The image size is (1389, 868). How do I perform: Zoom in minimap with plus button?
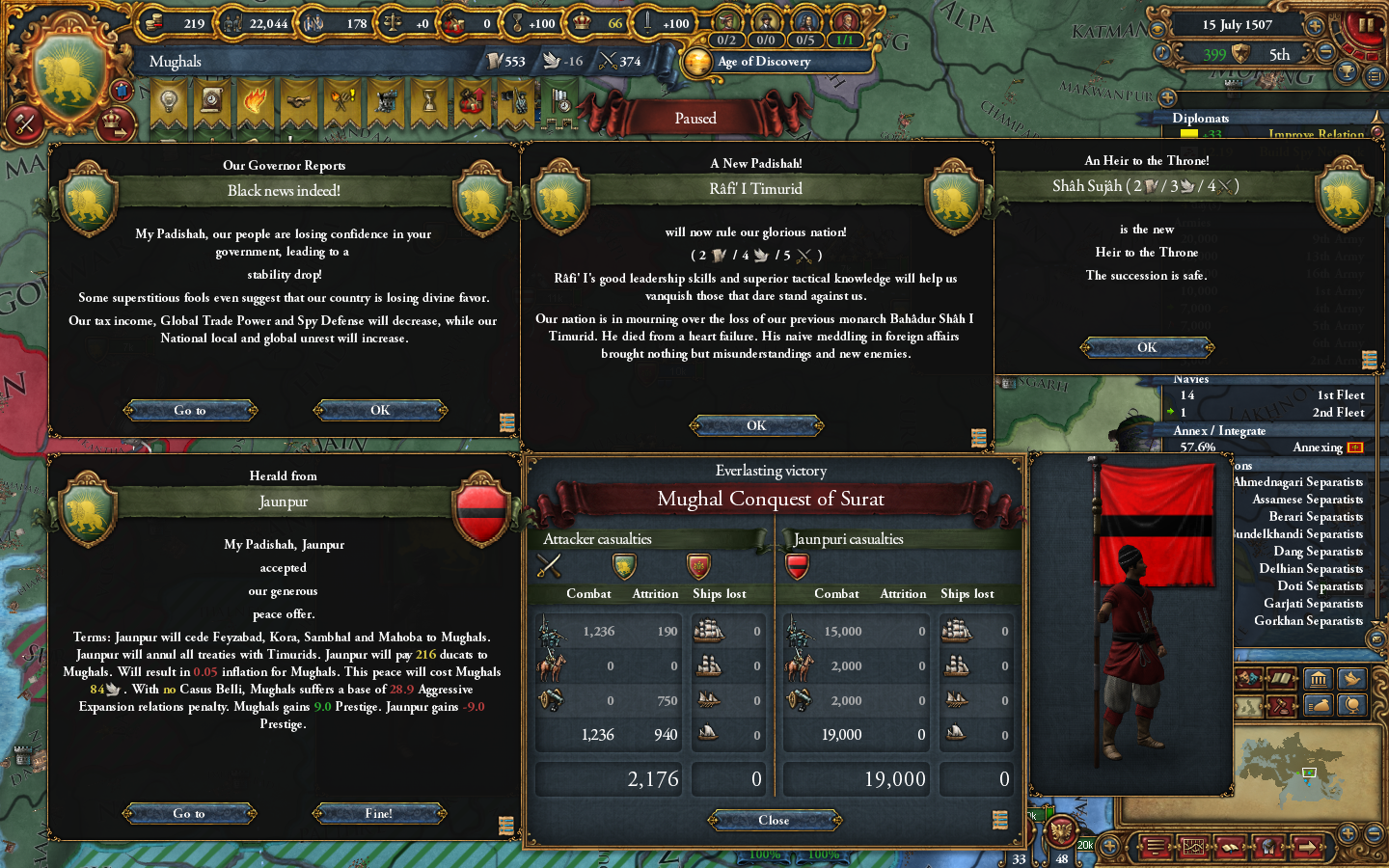[1348, 833]
